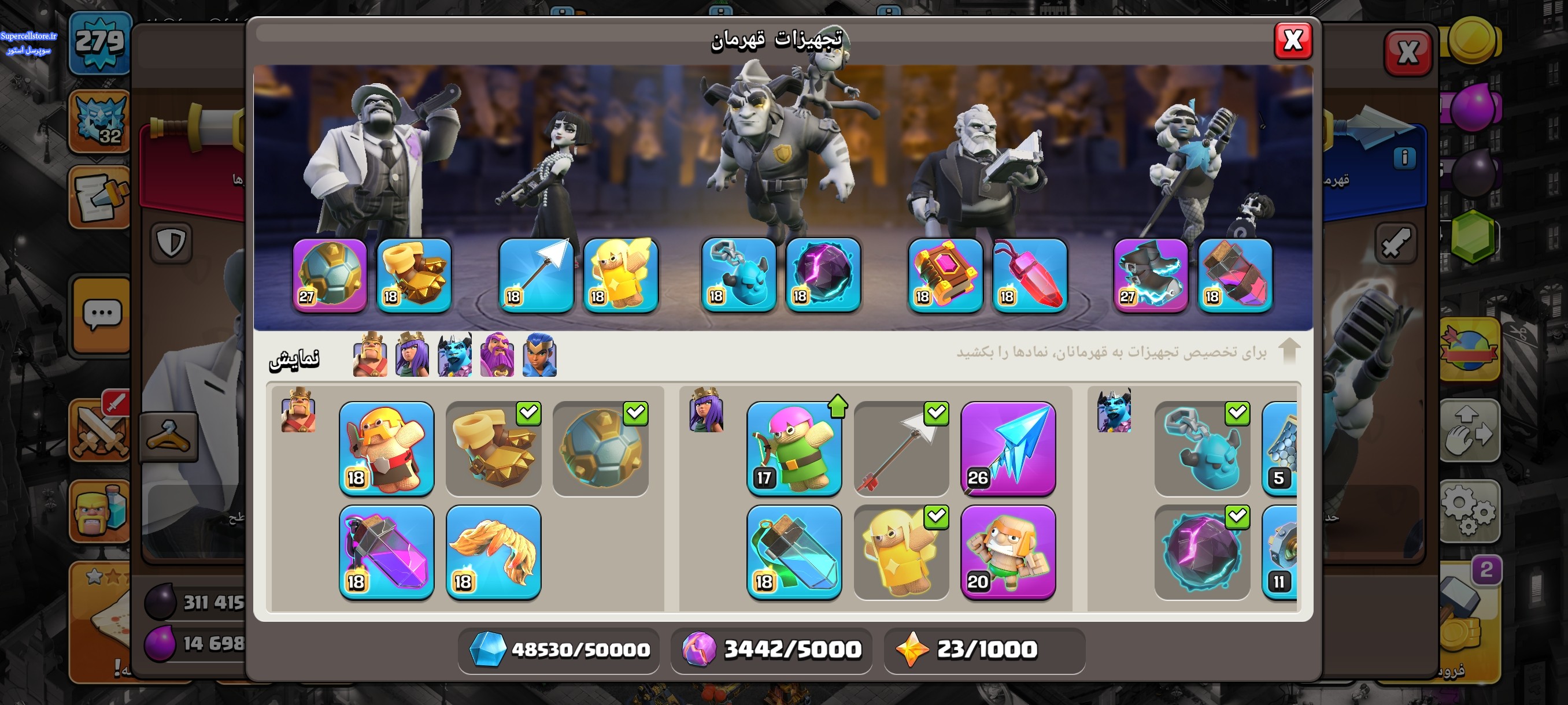Image resolution: width=1568 pixels, height=705 pixels.
Task: Select the Invisibility Vial equipment
Action: (x=794, y=552)
